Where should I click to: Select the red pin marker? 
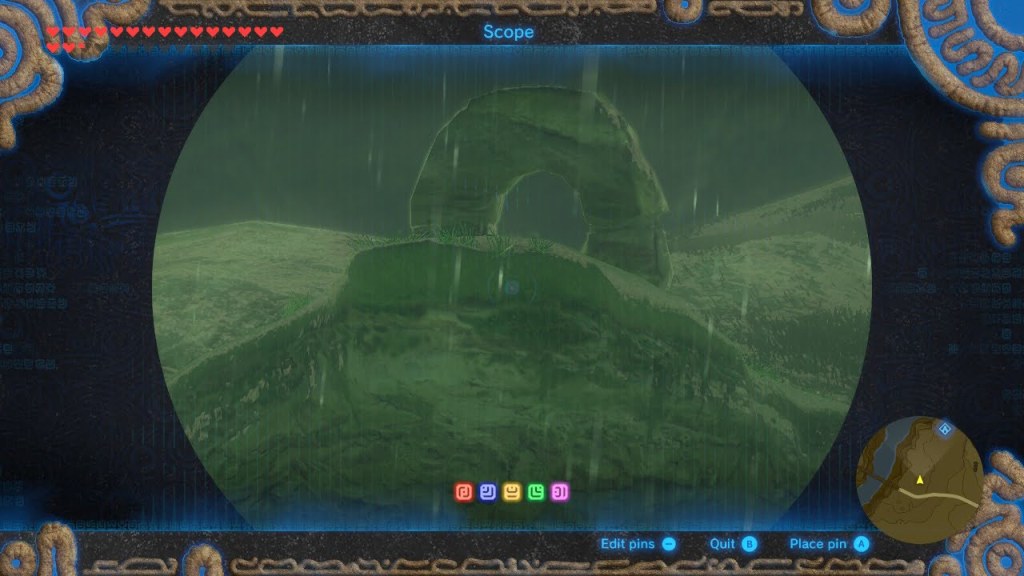point(463,492)
